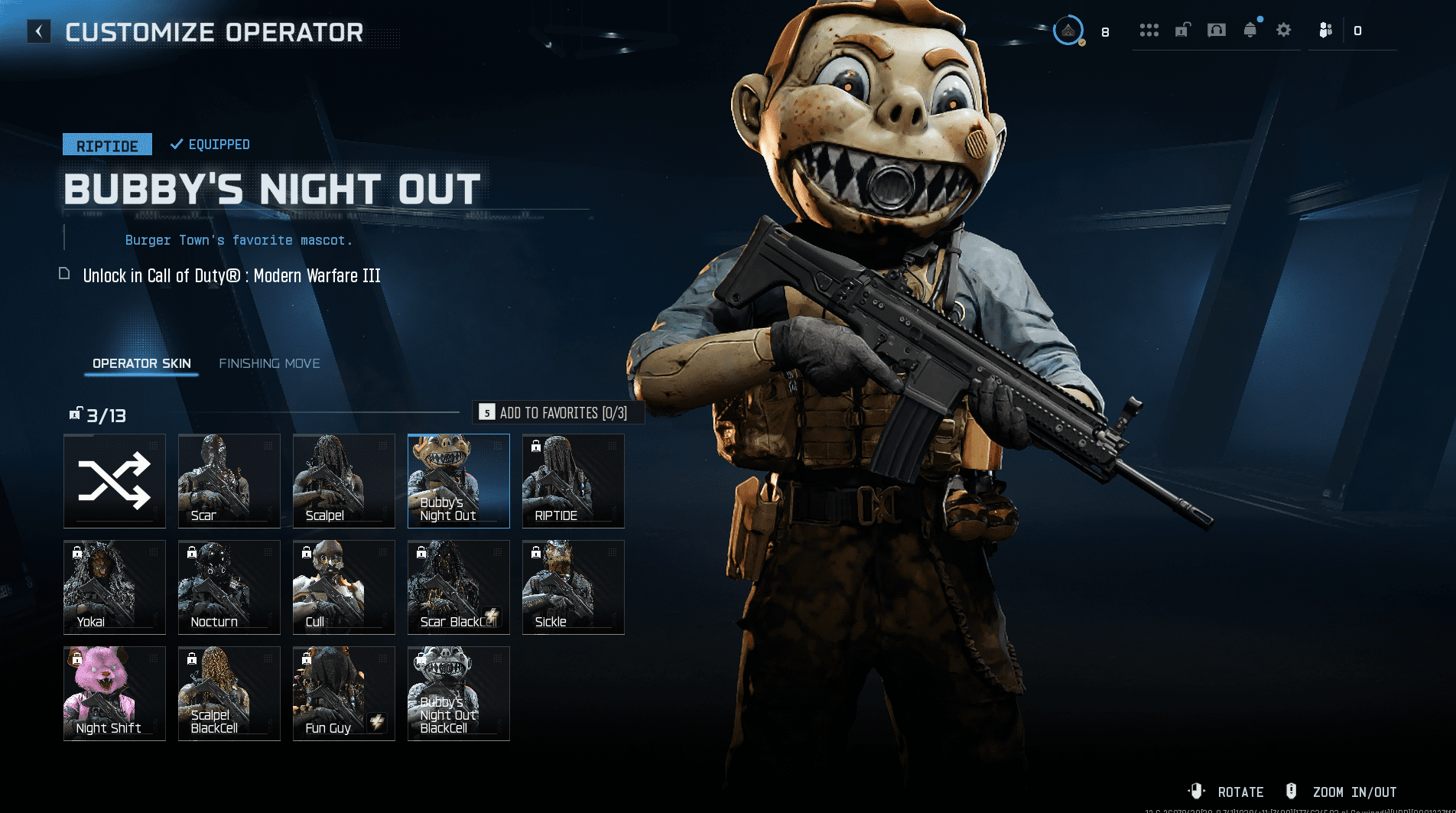This screenshot has height=813, width=1456.
Task: Select the RIPTIDE skin tile
Action: click(574, 481)
